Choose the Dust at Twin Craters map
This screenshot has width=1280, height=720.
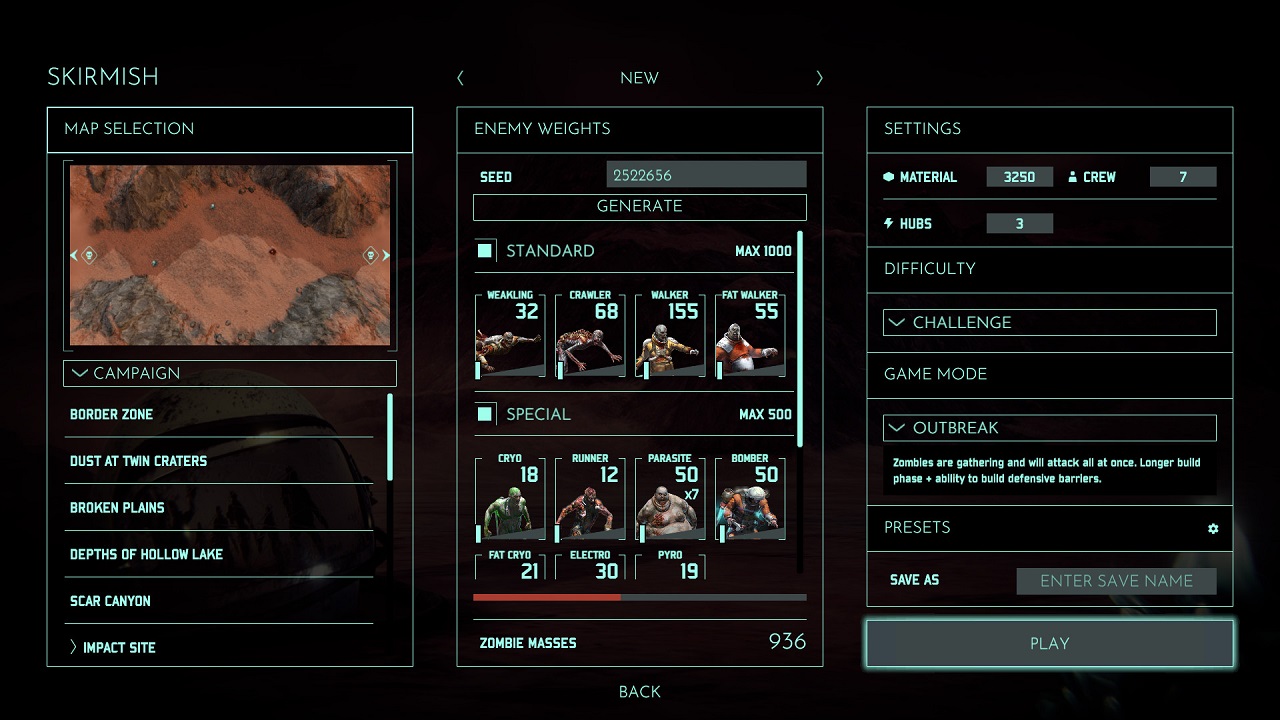[138, 461]
